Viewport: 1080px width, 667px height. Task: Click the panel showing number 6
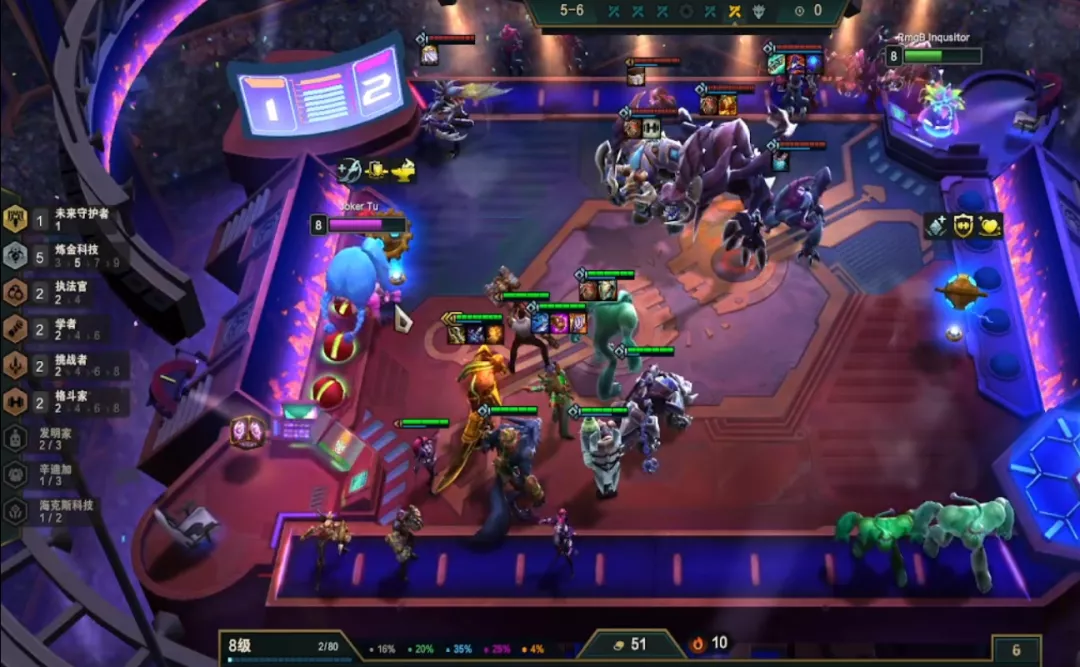[x=1016, y=650]
